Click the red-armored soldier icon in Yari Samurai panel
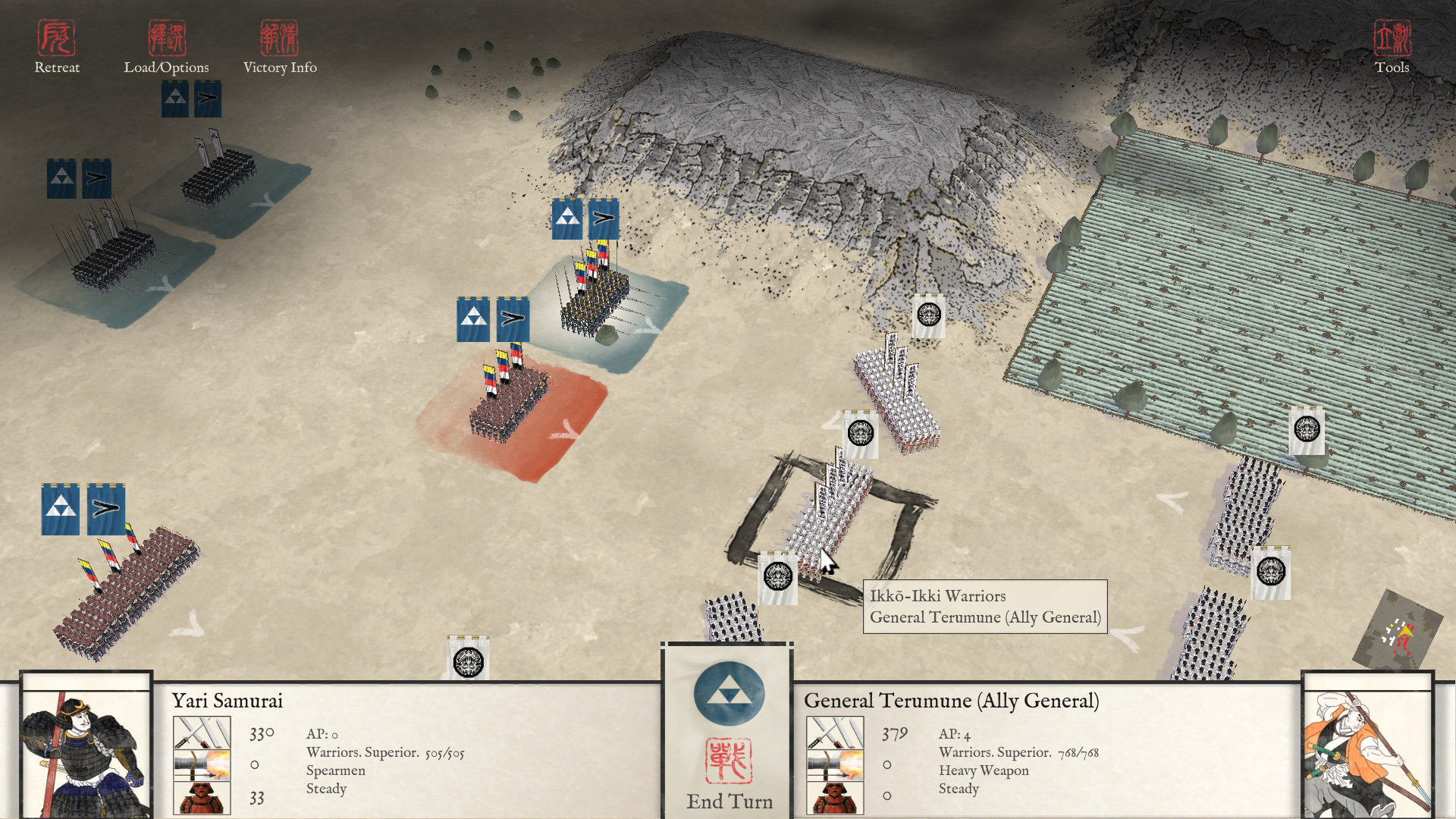The height and width of the screenshot is (819, 1456). pyautogui.click(x=203, y=798)
